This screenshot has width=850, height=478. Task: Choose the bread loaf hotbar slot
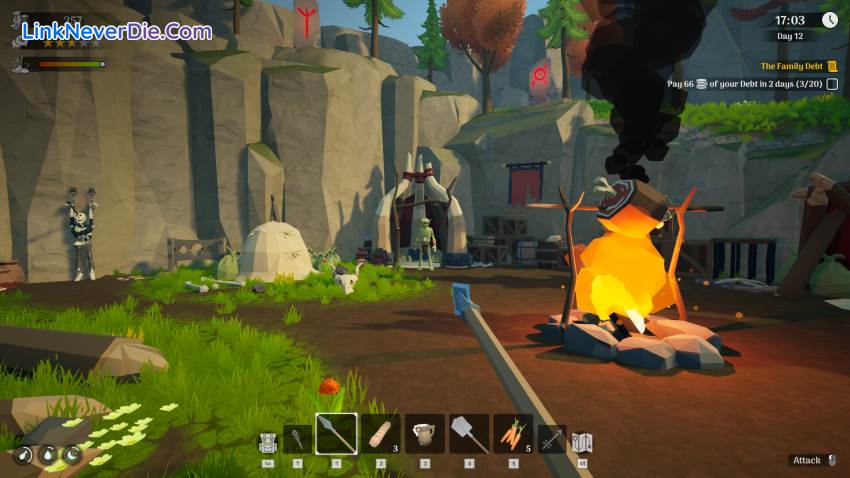(380, 434)
